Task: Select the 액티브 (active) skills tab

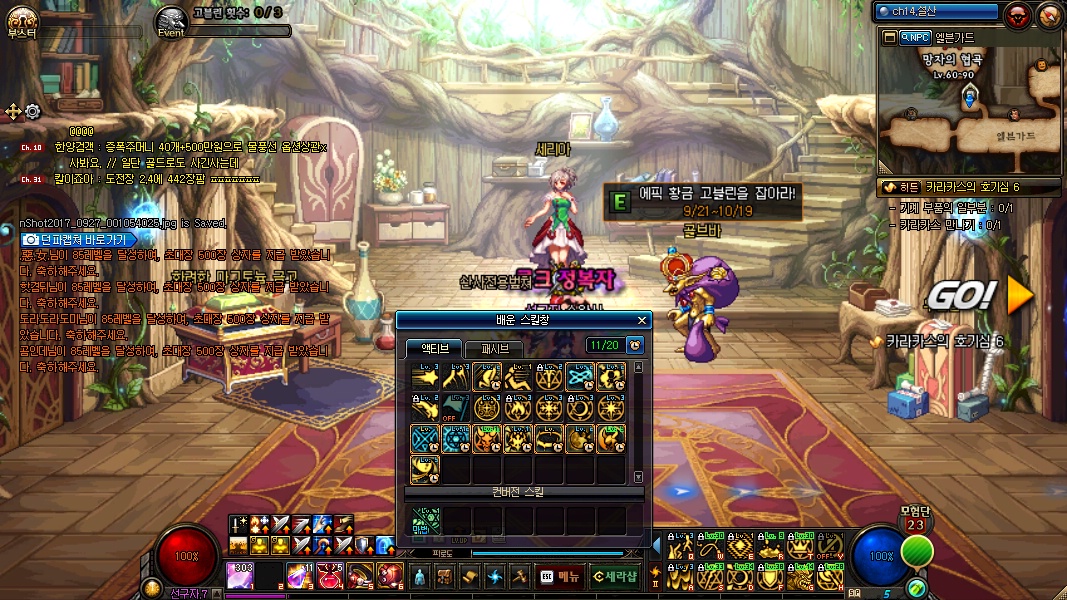Action: (435, 348)
